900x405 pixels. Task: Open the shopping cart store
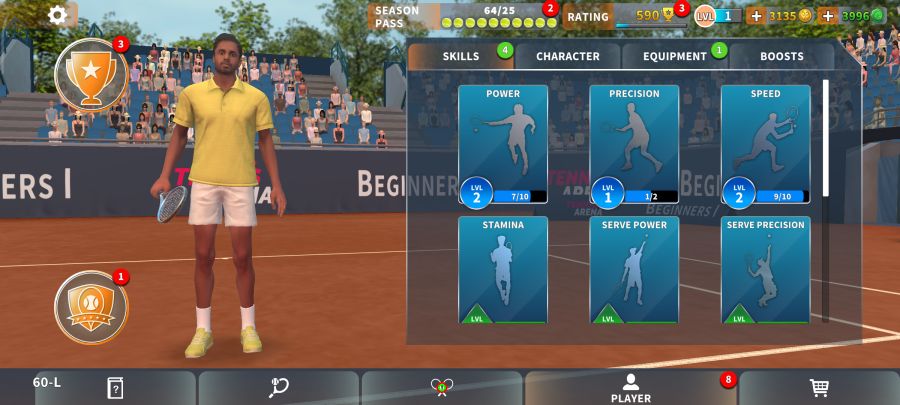[818, 388]
